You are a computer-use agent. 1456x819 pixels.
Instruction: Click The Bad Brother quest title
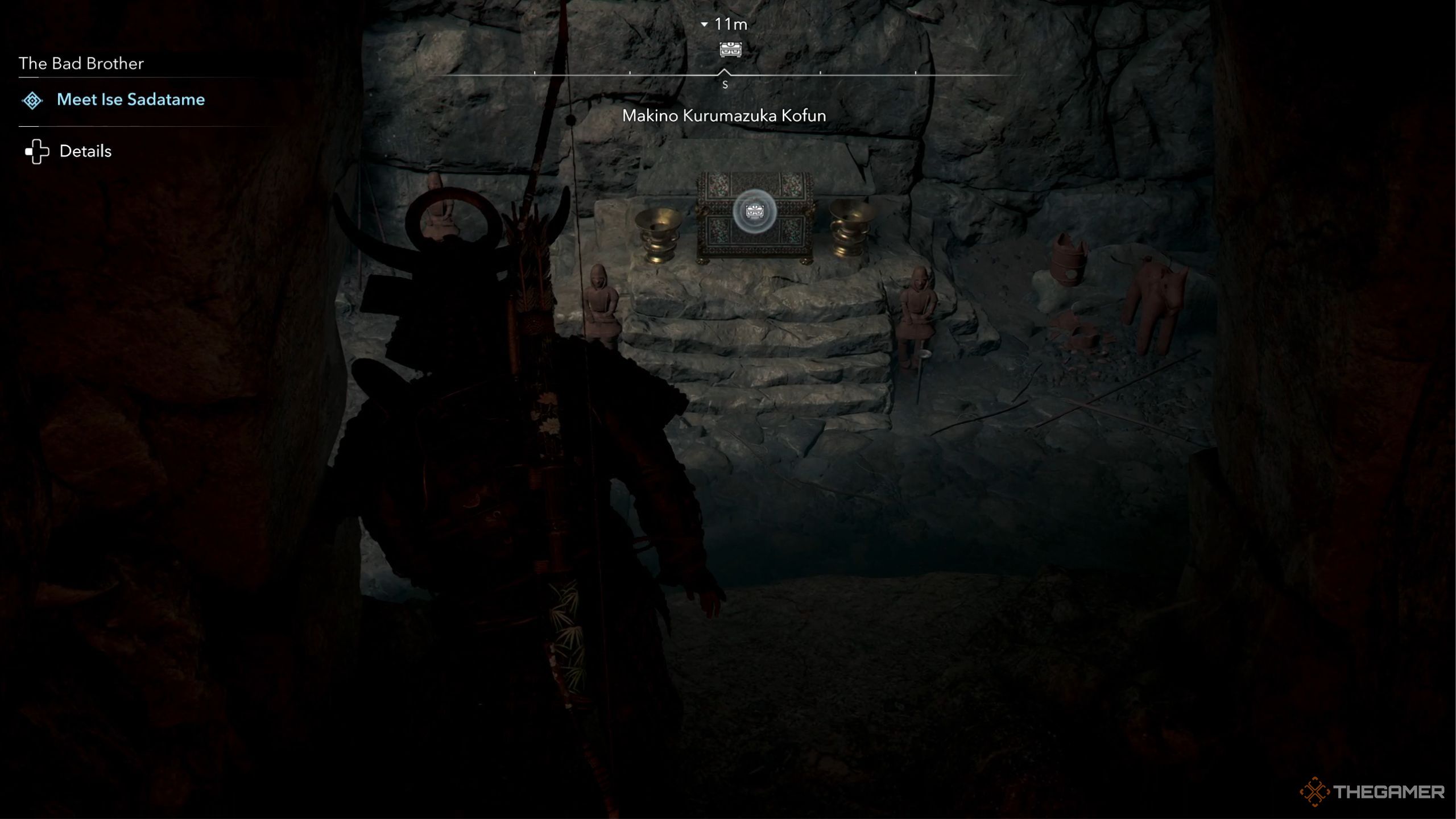81,63
